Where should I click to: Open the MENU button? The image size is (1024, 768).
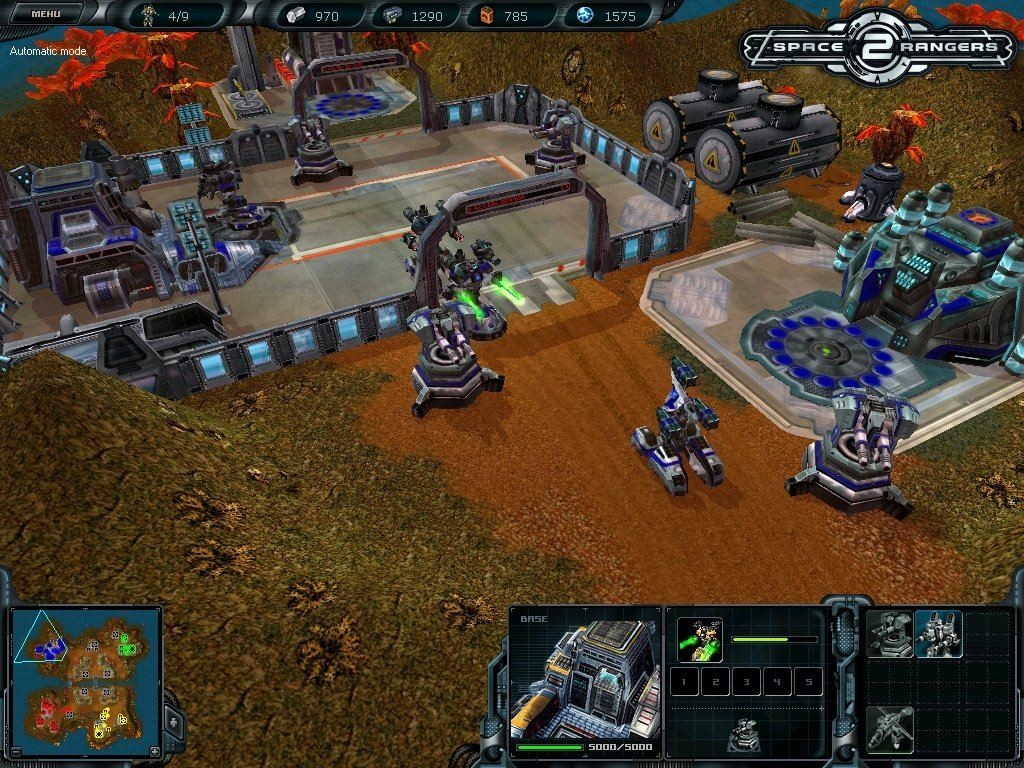46,14
